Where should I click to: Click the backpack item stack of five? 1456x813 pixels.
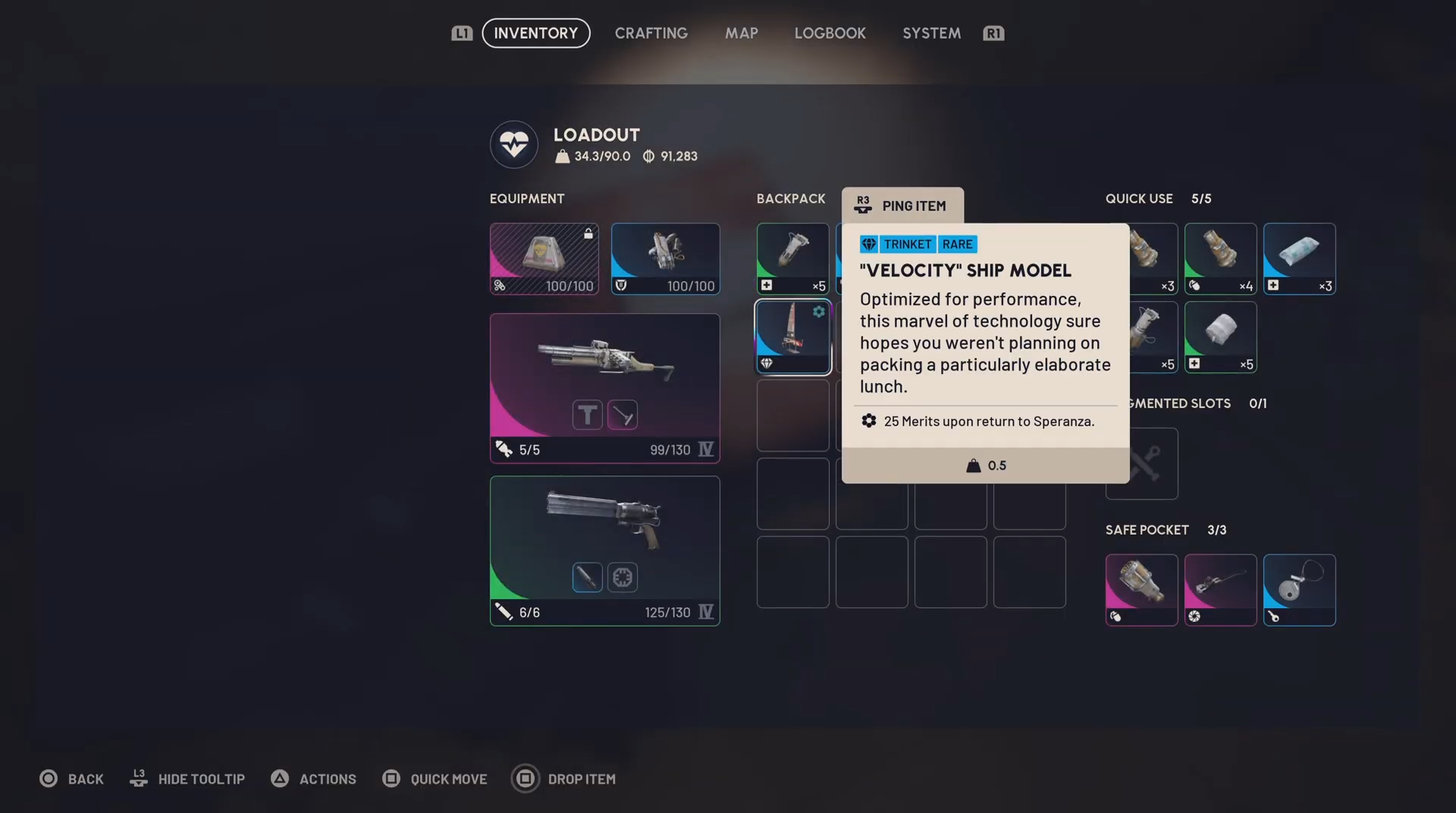[x=792, y=259]
